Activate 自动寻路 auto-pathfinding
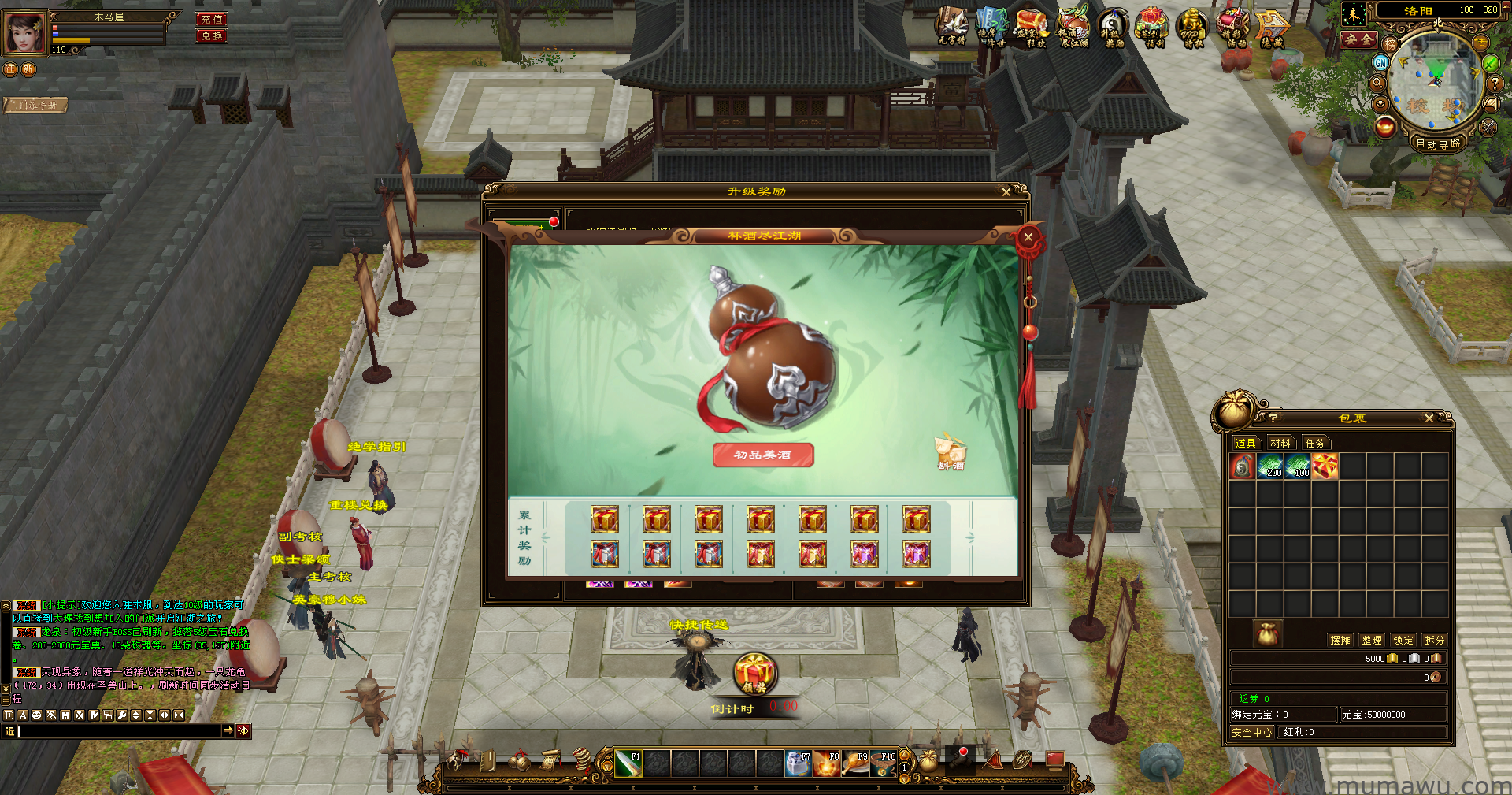Screen dimensions: 1512x795 [x=1438, y=143]
